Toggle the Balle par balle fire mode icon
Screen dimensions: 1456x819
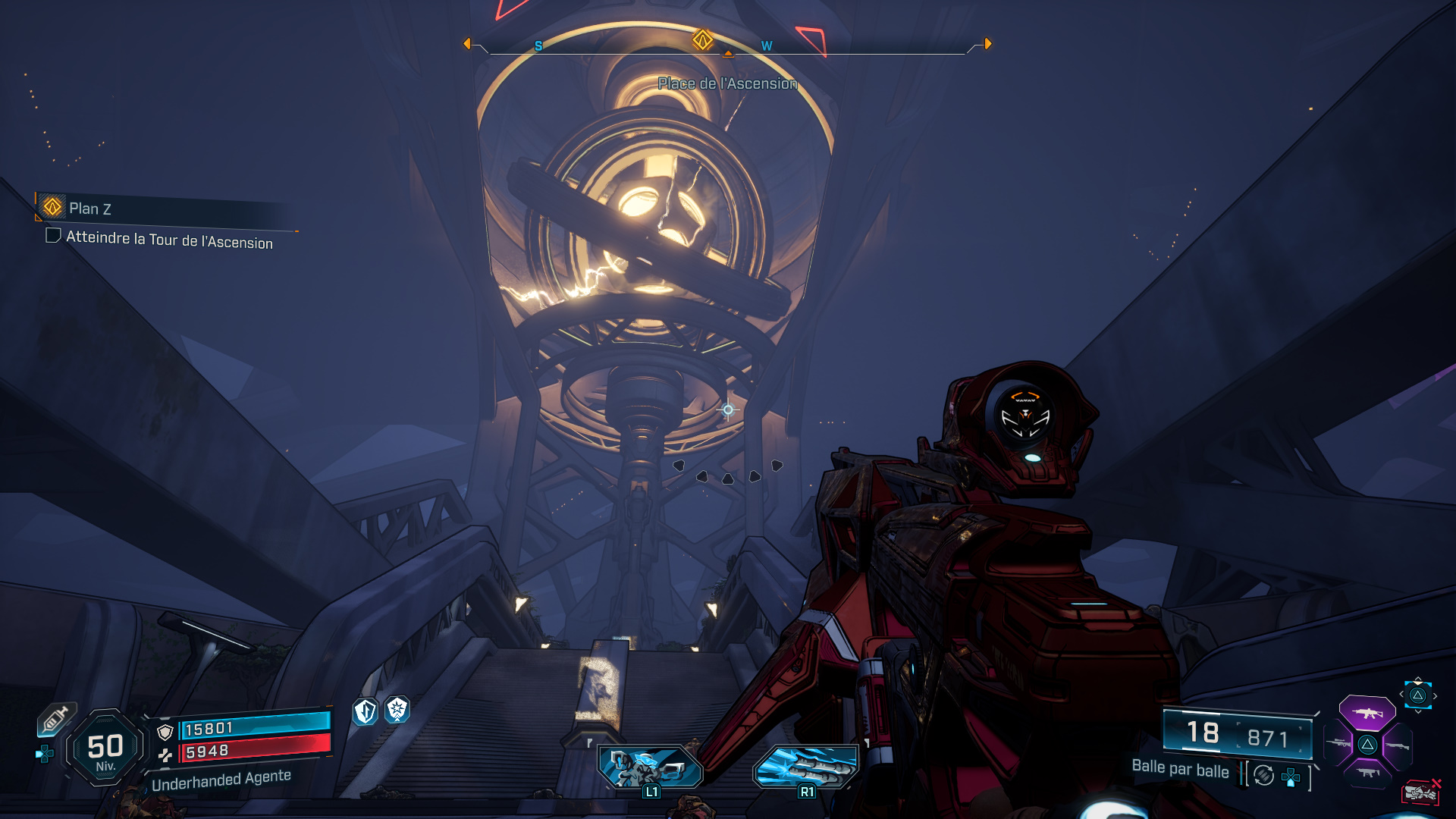pos(1263,775)
